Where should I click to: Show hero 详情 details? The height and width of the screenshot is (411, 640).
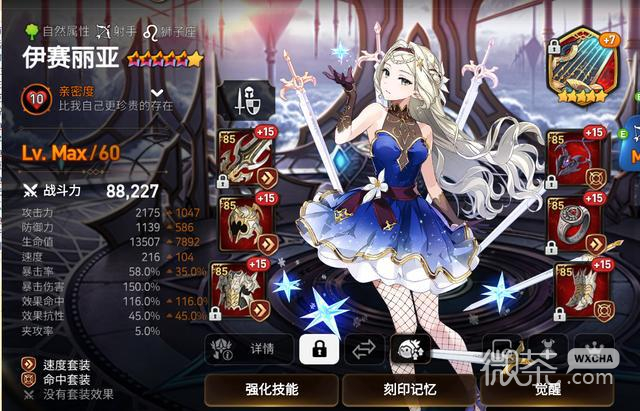pos(250,349)
